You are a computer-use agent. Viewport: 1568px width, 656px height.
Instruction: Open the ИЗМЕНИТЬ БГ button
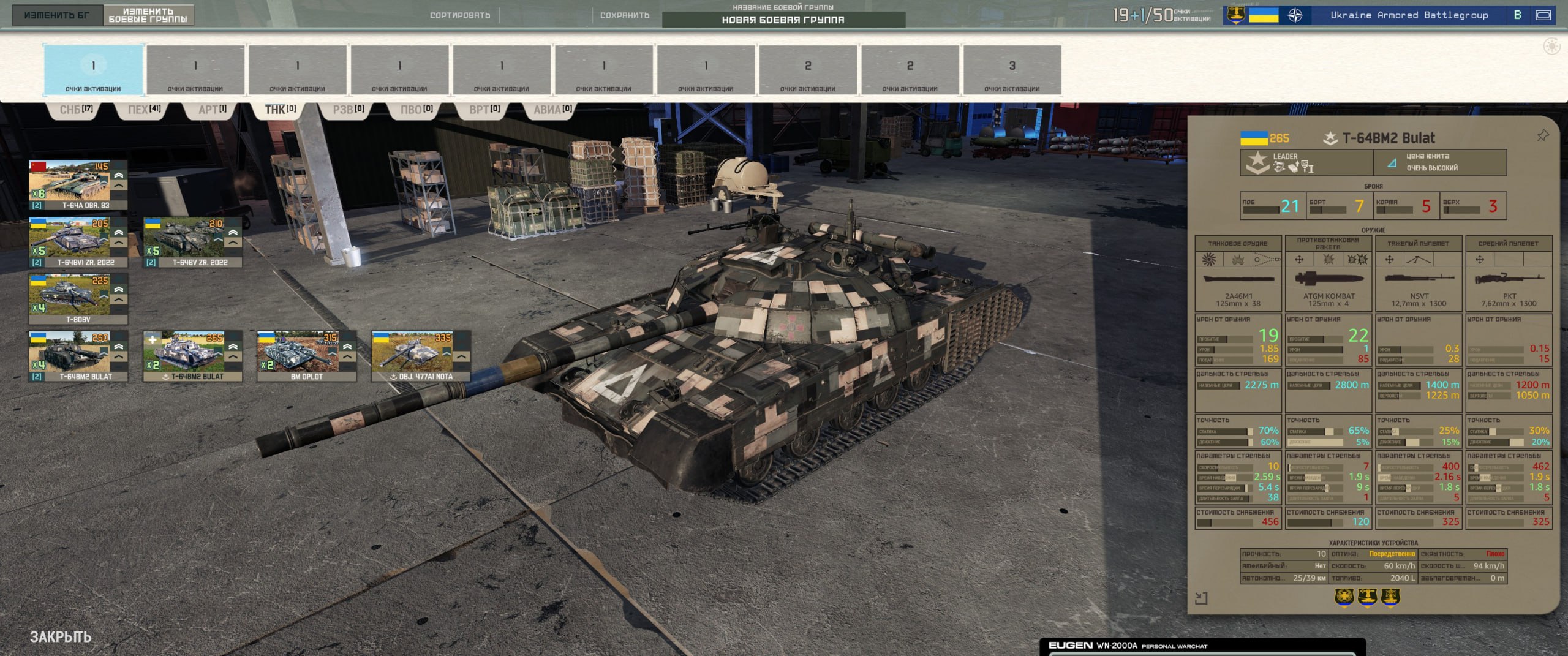pyautogui.click(x=57, y=15)
